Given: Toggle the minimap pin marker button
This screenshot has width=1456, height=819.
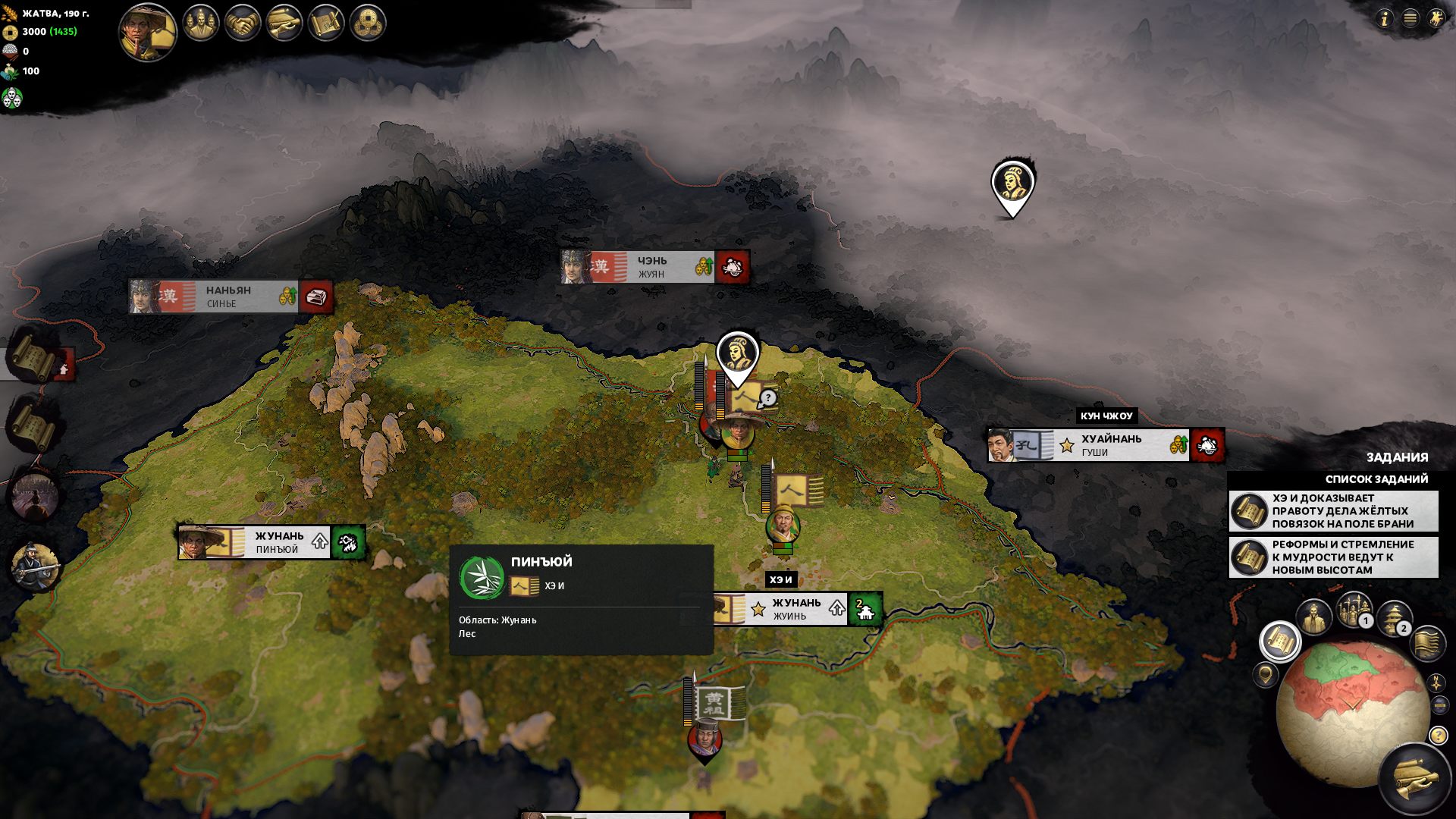Looking at the screenshot, I should [x=1265, y=673].
